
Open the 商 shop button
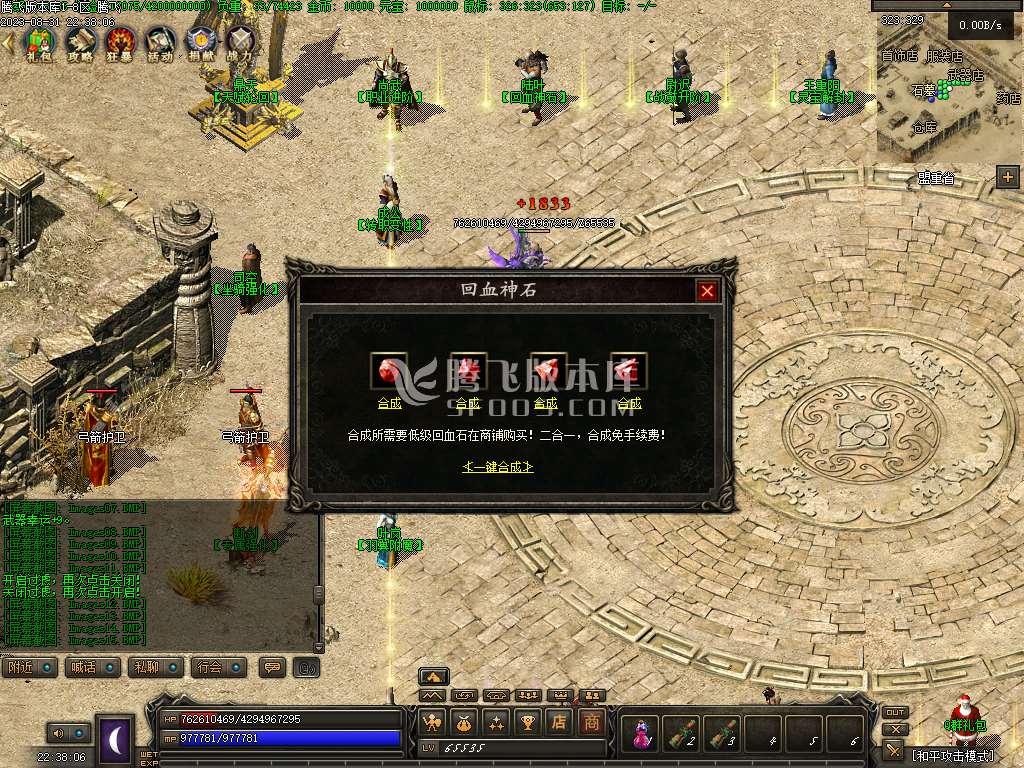tap(592, 722)
